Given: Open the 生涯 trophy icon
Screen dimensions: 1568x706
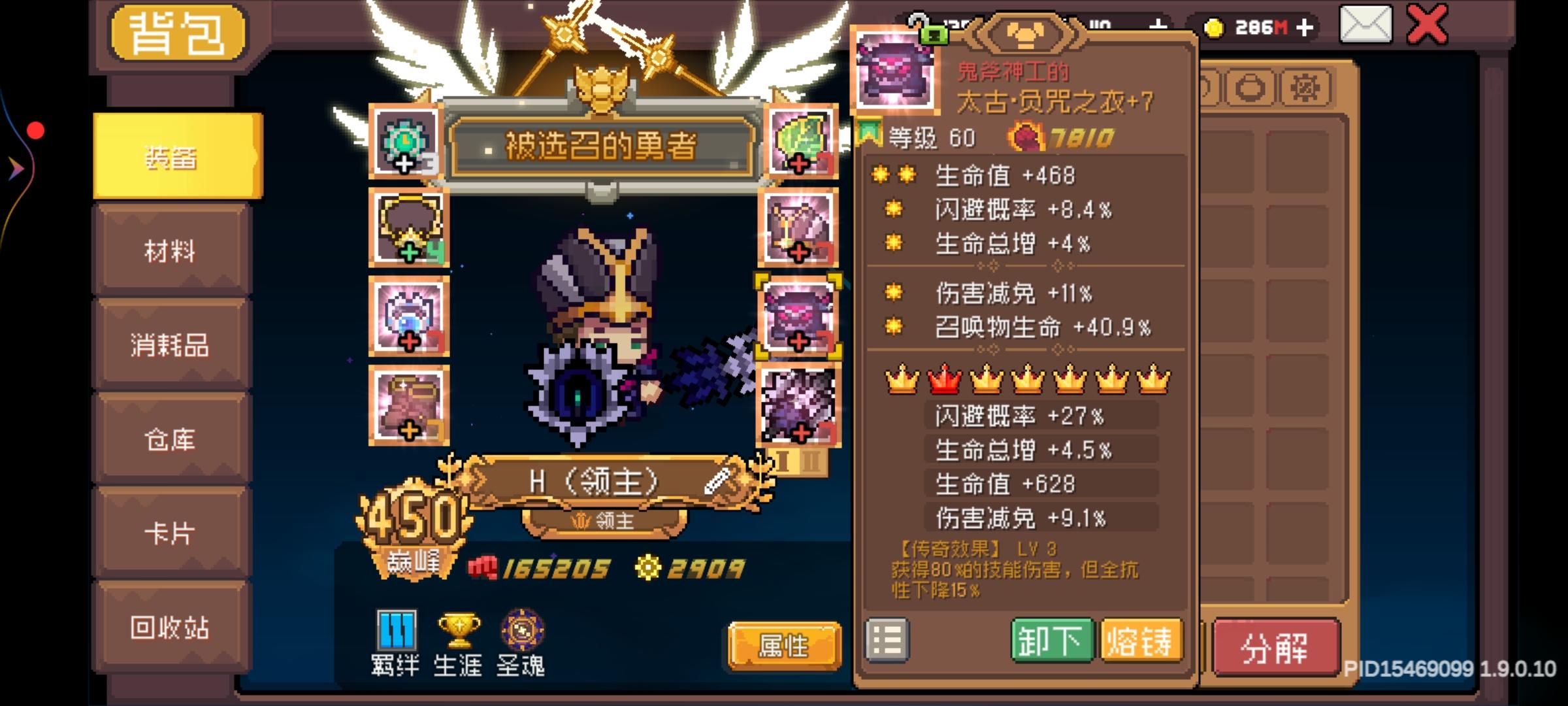Looking at the screenshot, I should click(x=459, y=631).
